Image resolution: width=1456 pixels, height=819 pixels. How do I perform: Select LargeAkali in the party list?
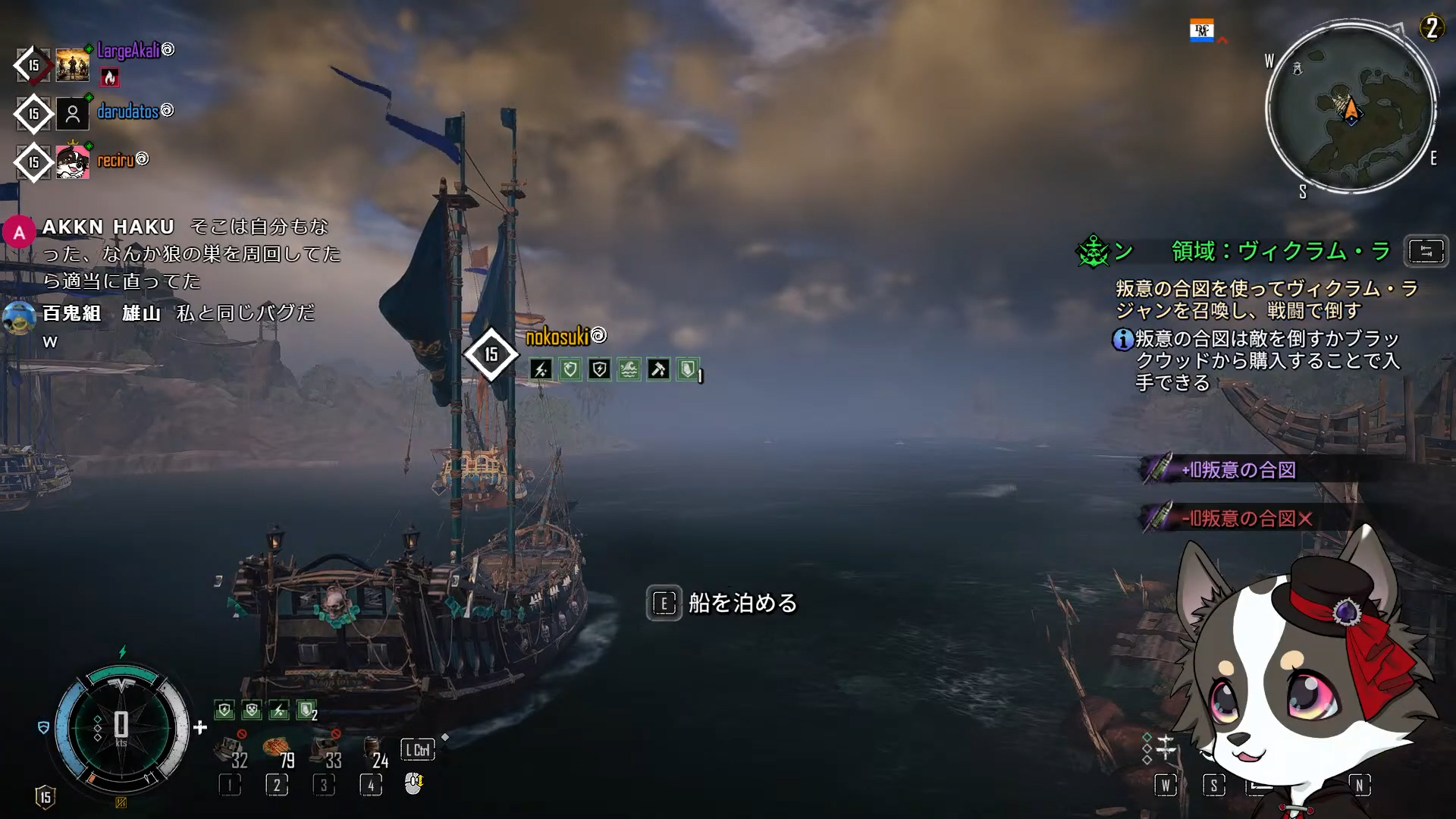pyautogui.click(x=128, y=51)
